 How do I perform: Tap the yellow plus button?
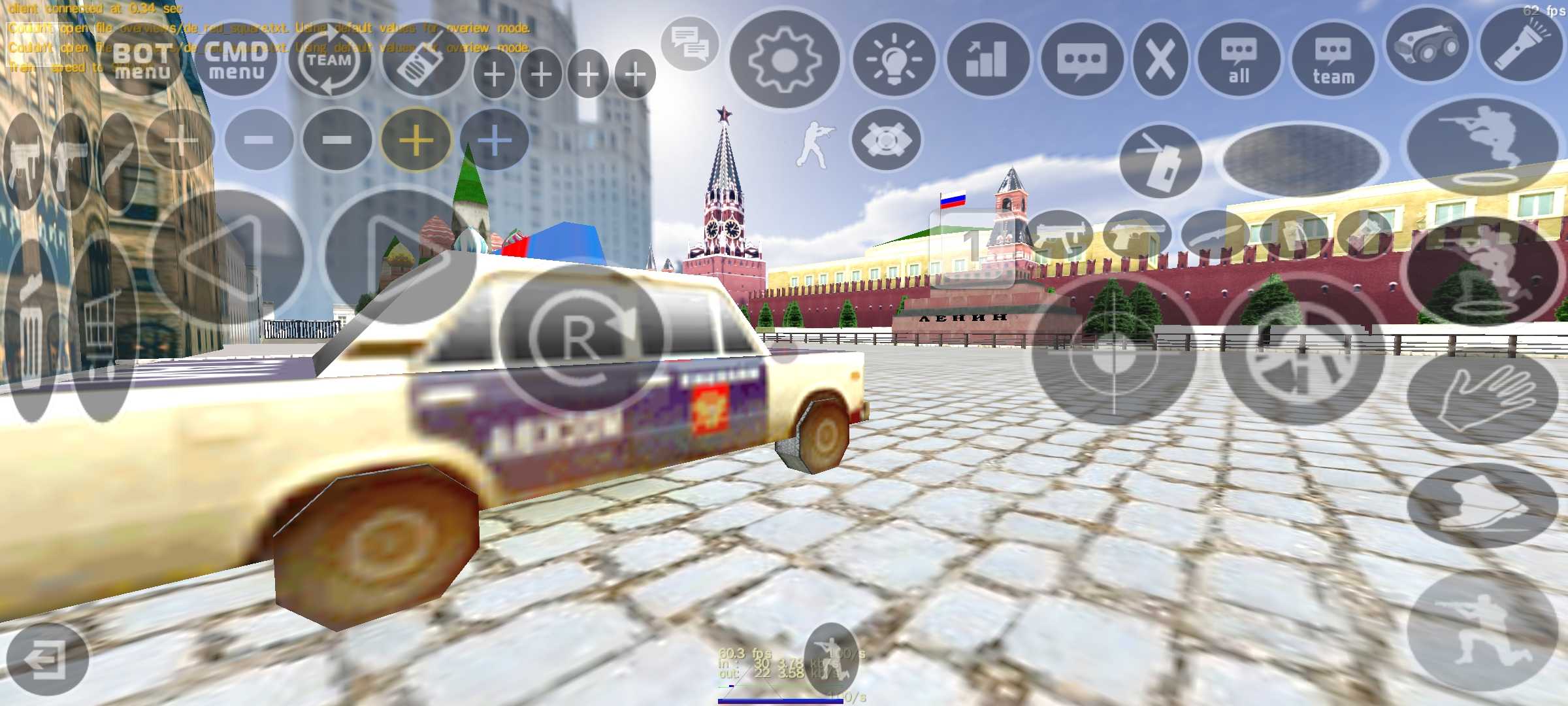416,140
